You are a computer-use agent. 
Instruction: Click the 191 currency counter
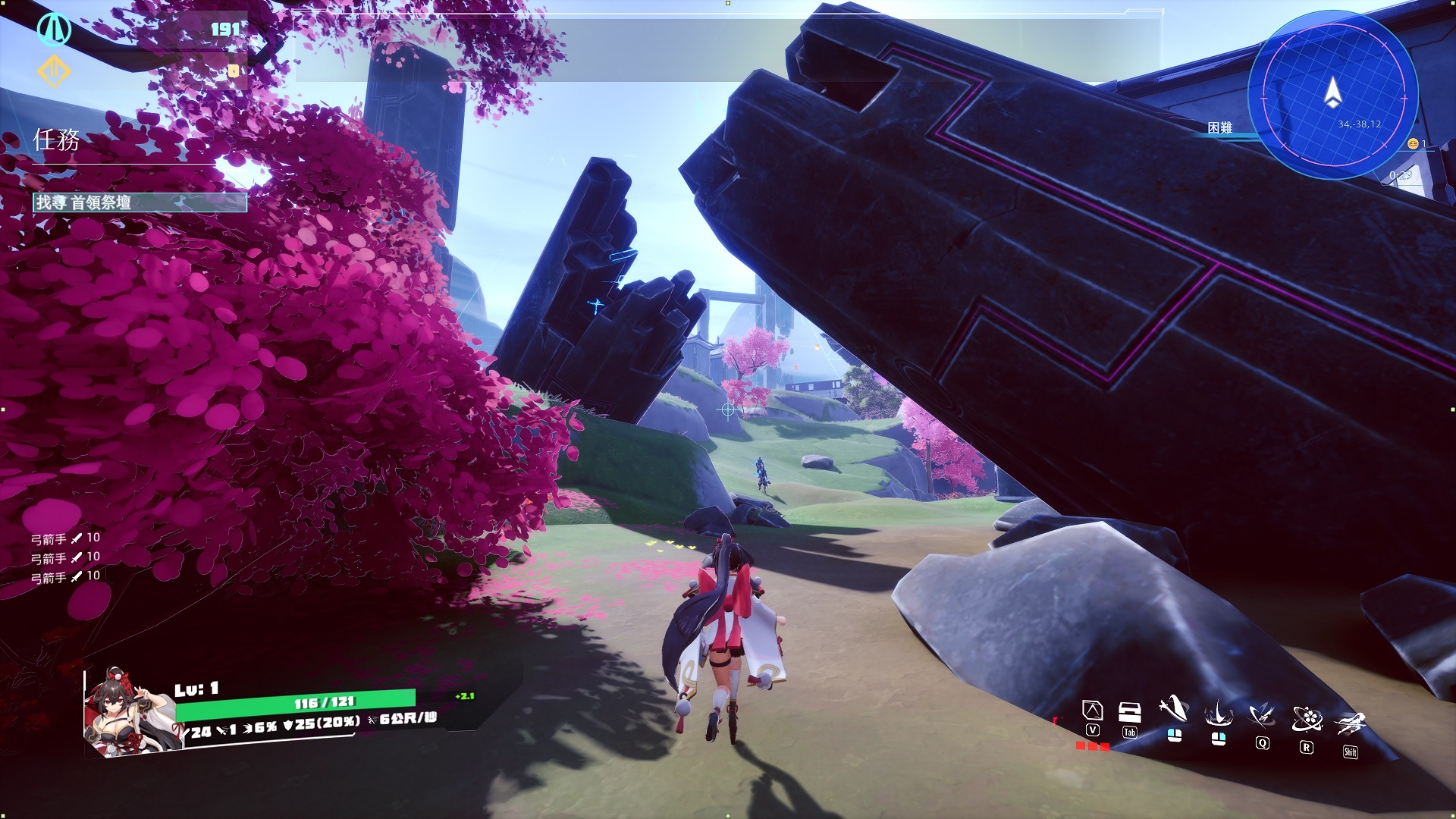[225, 27]
